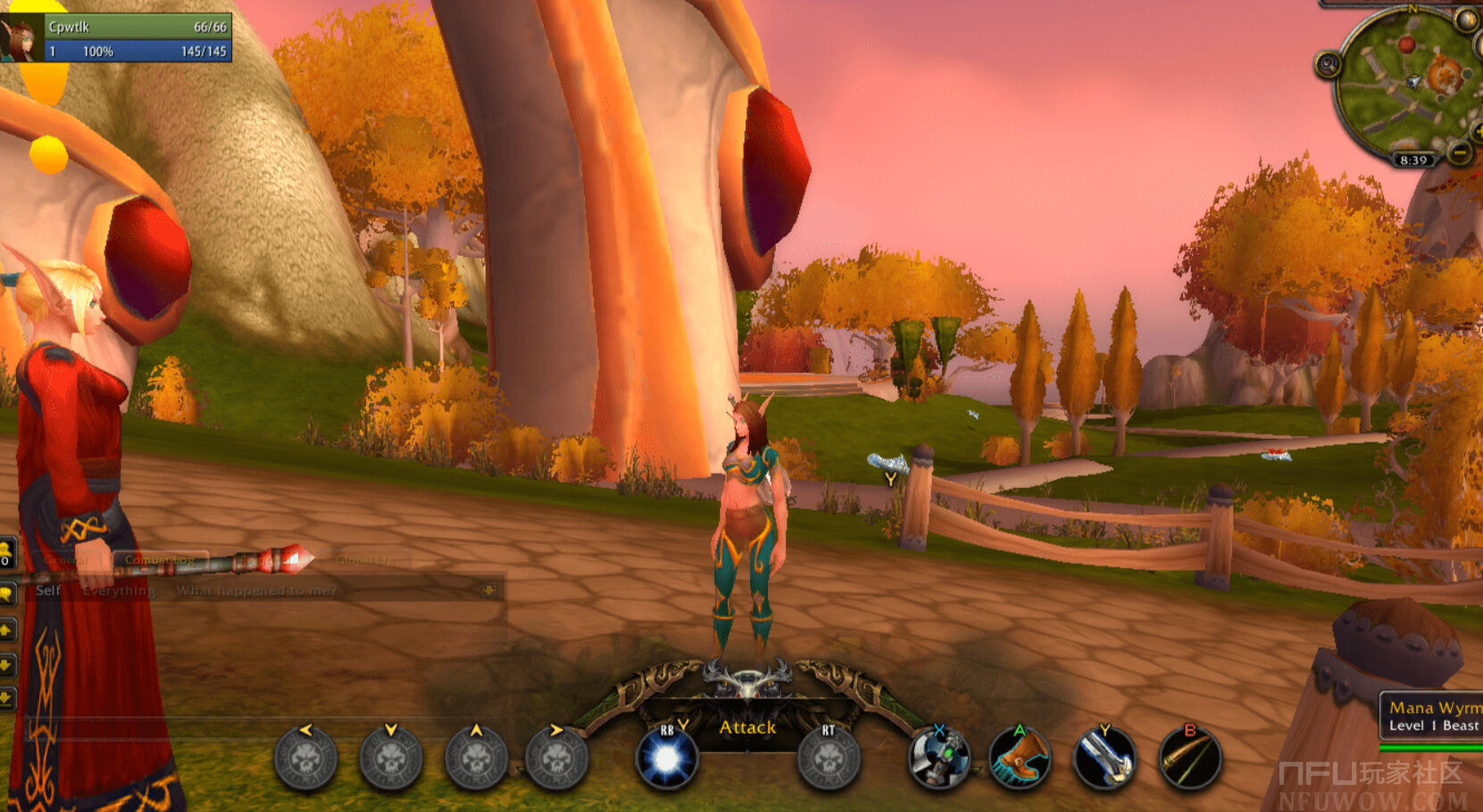Choose the Everything combat log filter
Screen dimensions: 1483x812
119,591
